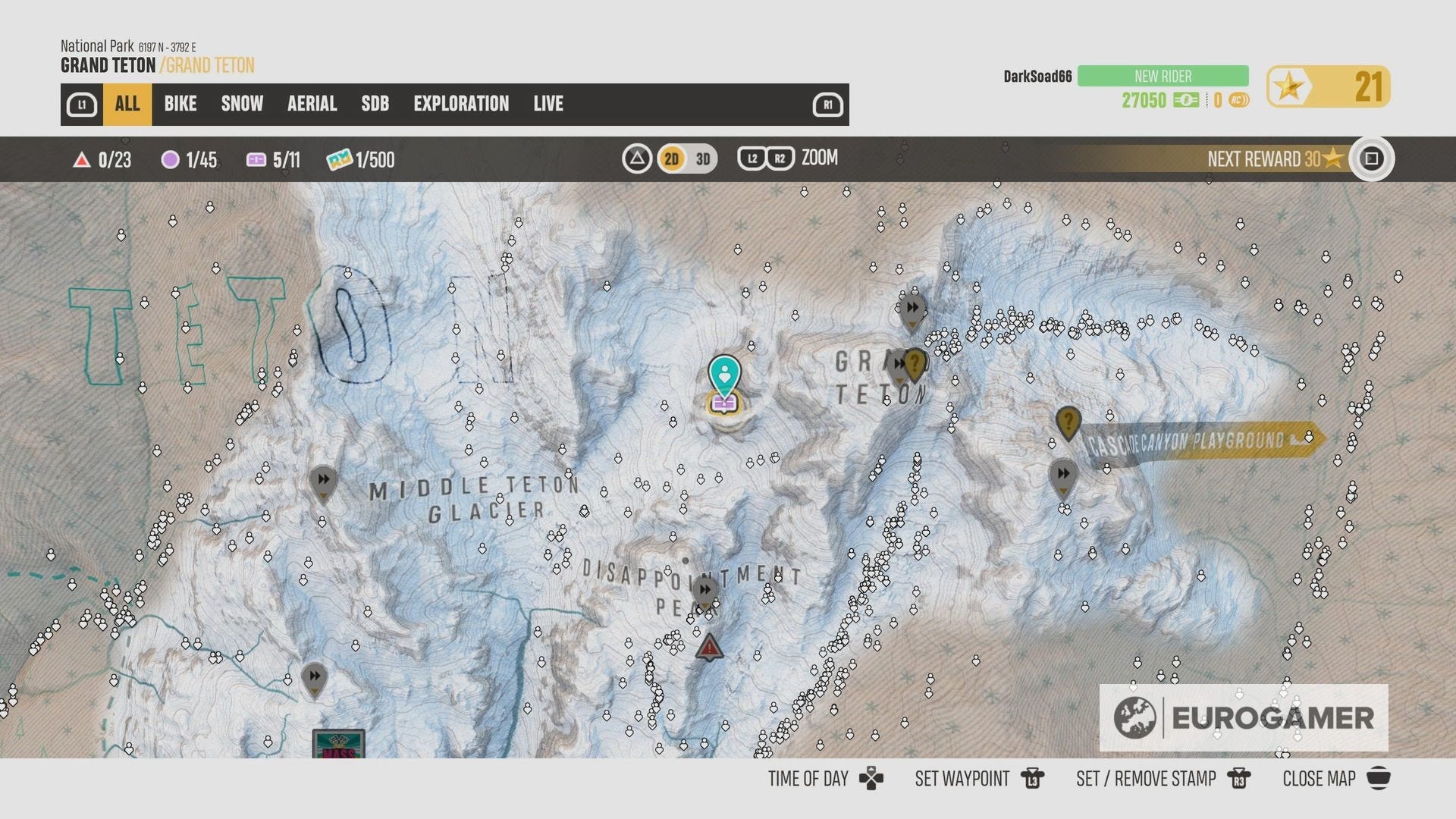Switch to the EXPLORATION filter tab
Viewport: 1456px width, 819px height.
tap(461, 104)
